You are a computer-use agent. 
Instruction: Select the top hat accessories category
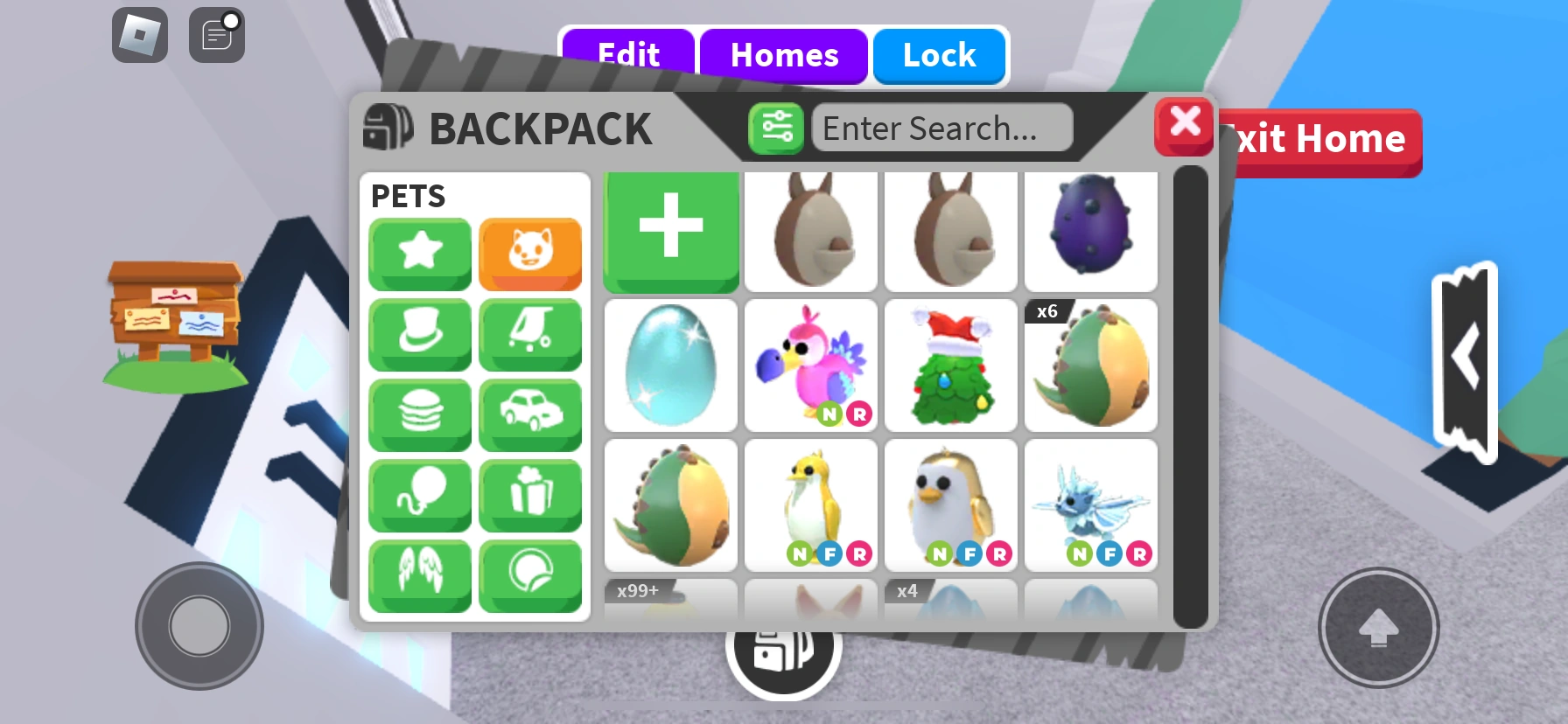tap(419, 335)
